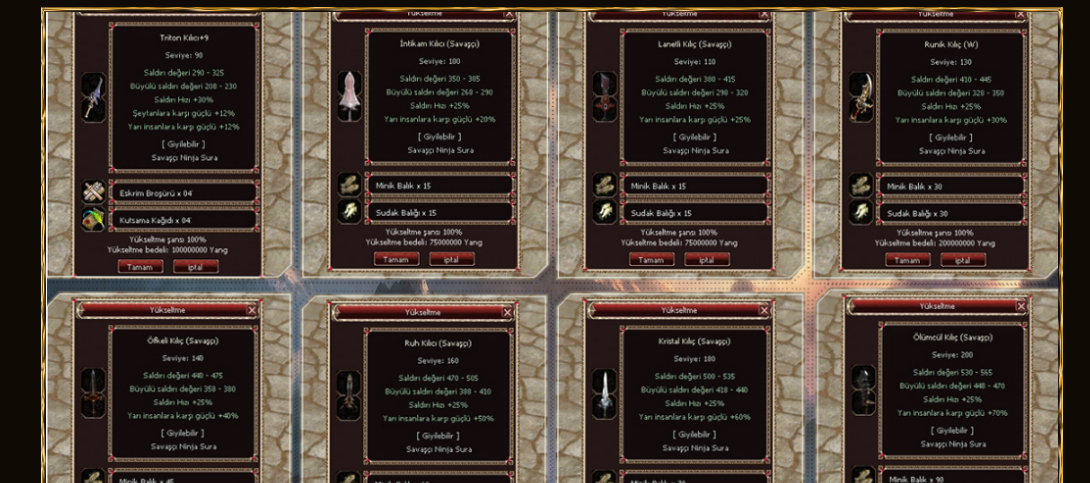Image resolution: width=1090 pixels, height=483 pixels.
Task: Select the white Kristal Kılıç sword icon
Action: point(605,393)
